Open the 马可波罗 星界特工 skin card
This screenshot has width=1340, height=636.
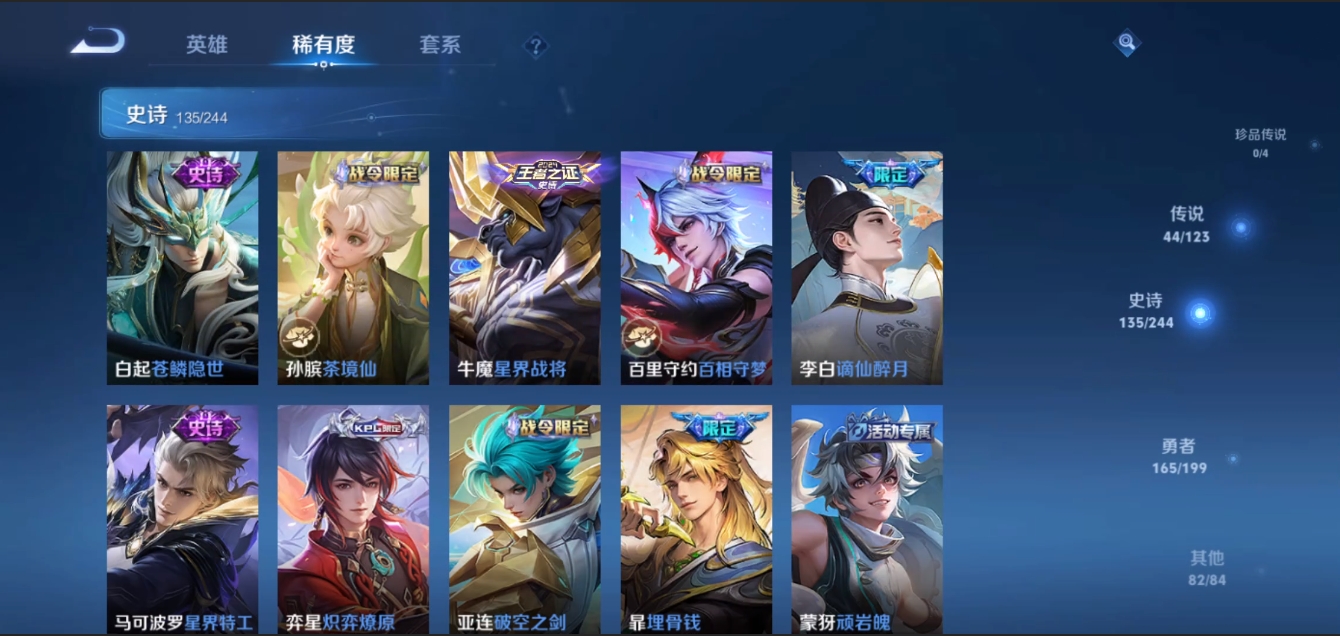click(182, 519)
